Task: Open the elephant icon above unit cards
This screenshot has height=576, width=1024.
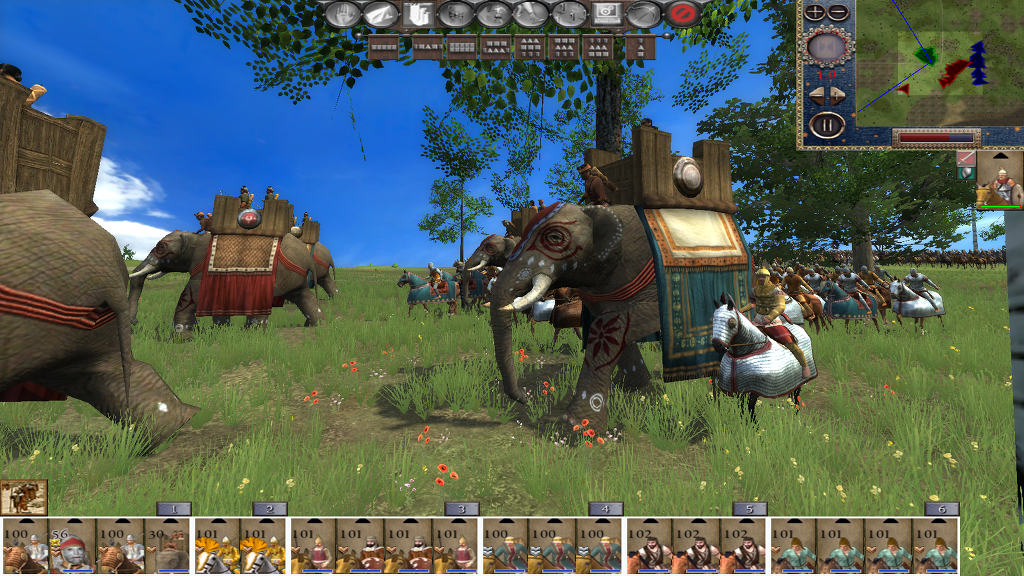Action: [24, 497]
